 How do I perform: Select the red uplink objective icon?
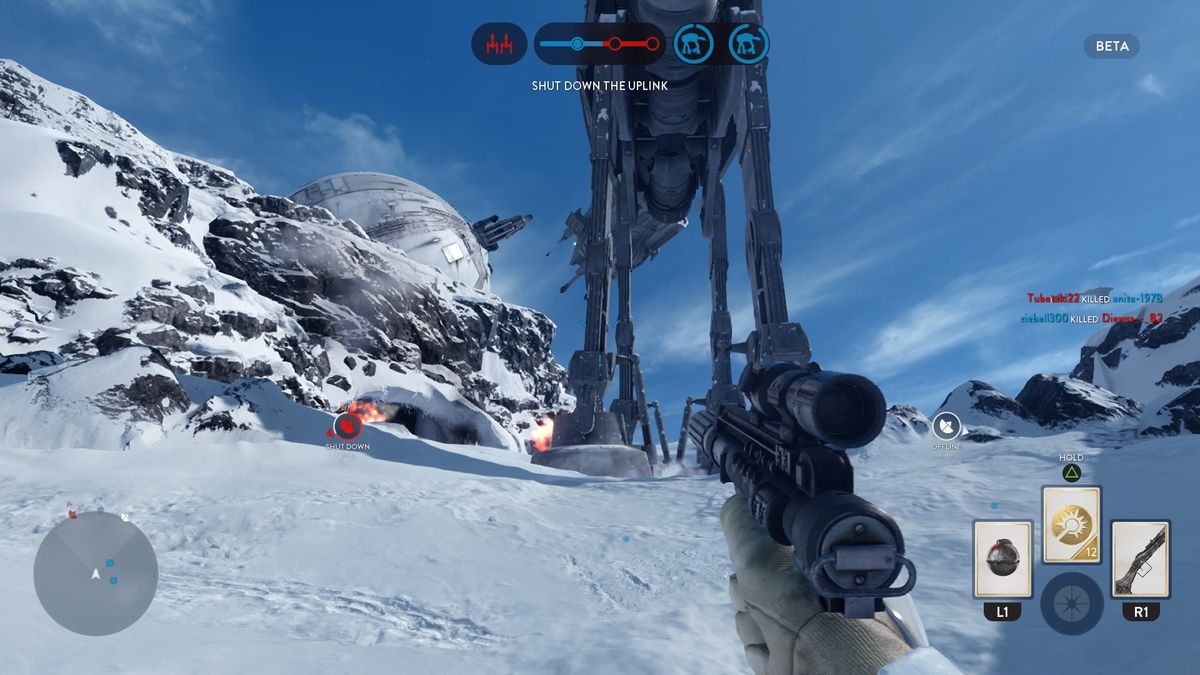coord(499,44)
